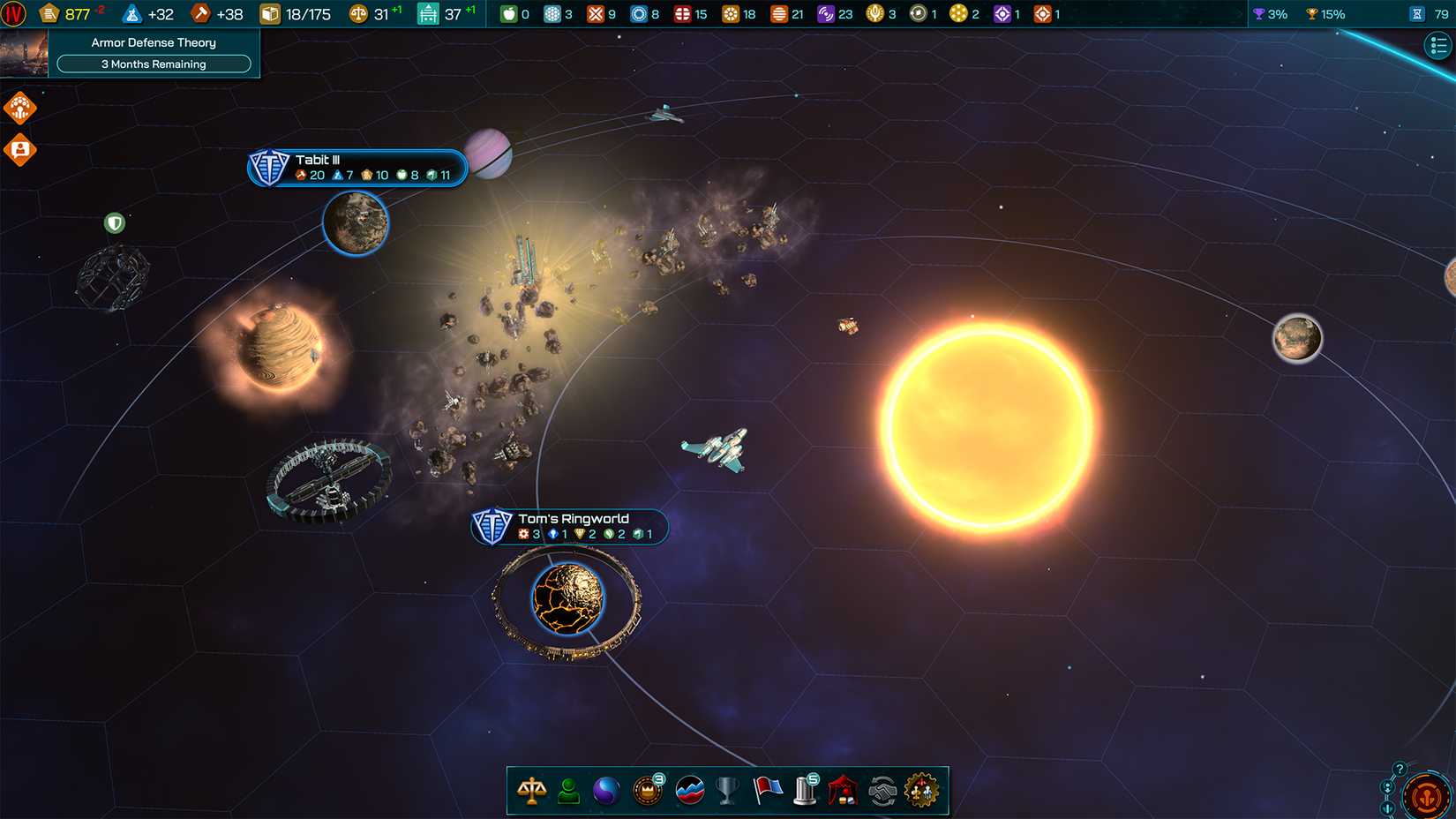Show the red and blue graph screen
Viewport: 1456px width, 819px height.
[689, 791]
